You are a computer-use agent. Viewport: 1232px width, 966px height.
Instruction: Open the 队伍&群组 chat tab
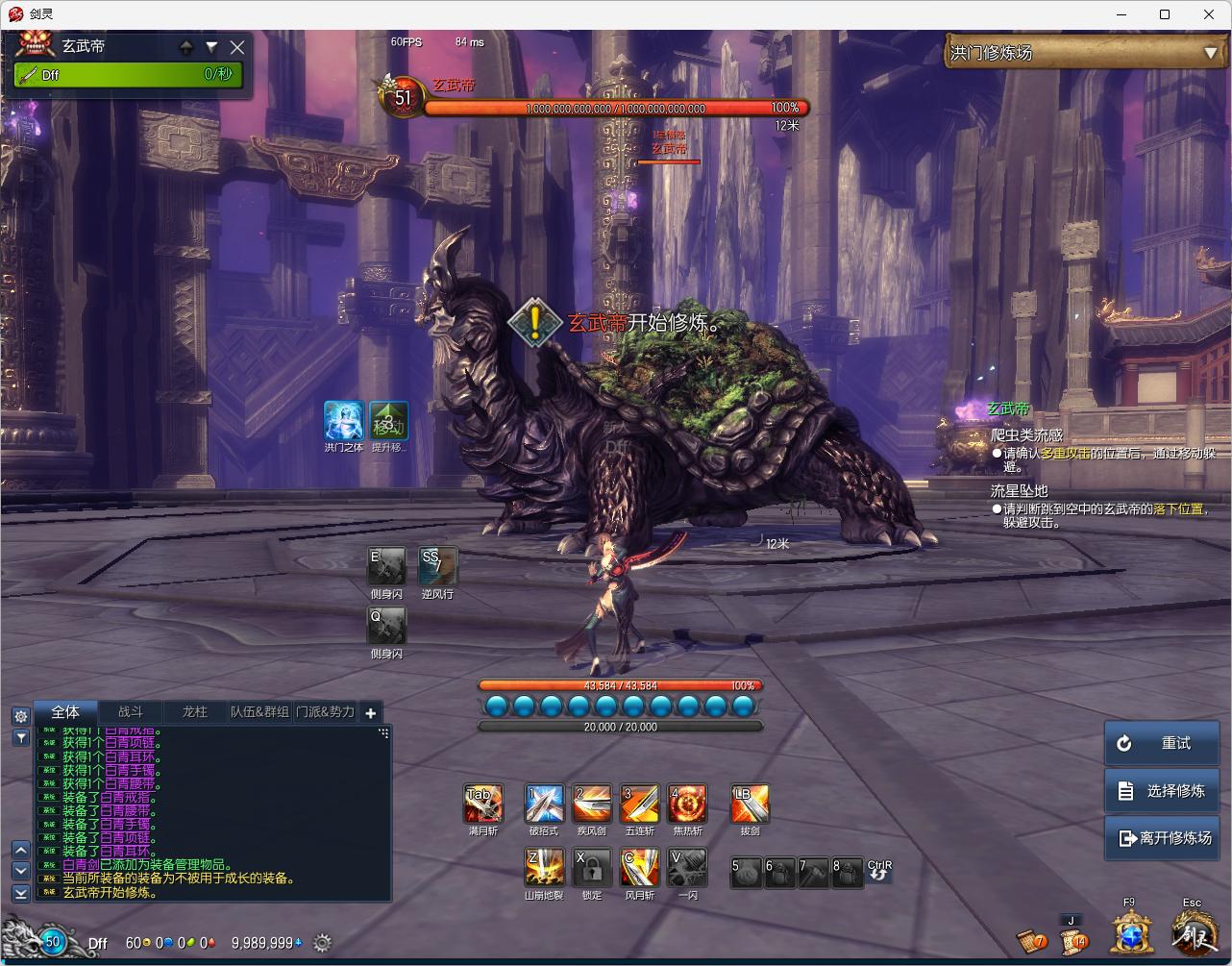(x=259, y=712)
